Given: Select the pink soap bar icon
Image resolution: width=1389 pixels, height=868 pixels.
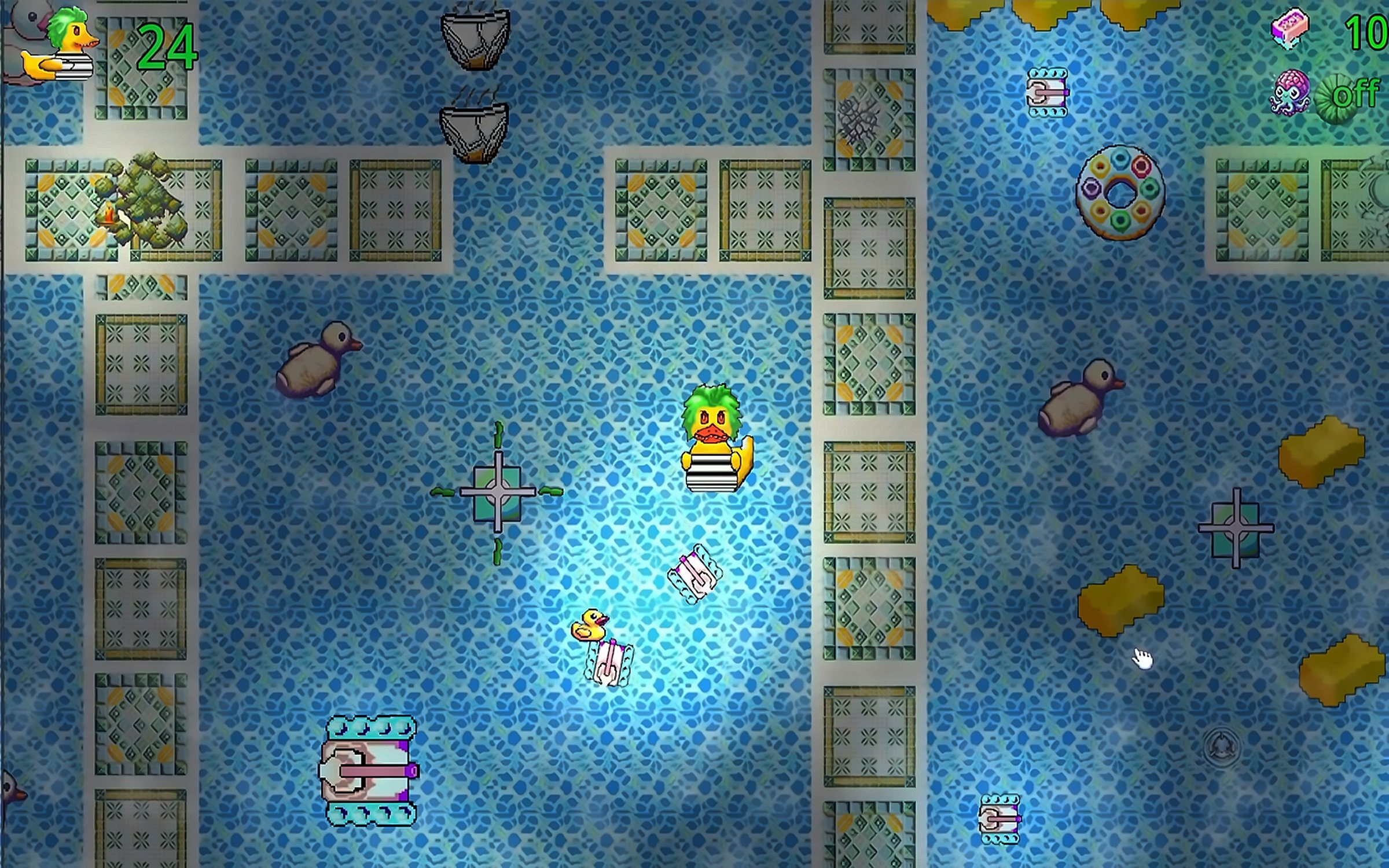Looking at the screenshot, I should point(1289,28).
